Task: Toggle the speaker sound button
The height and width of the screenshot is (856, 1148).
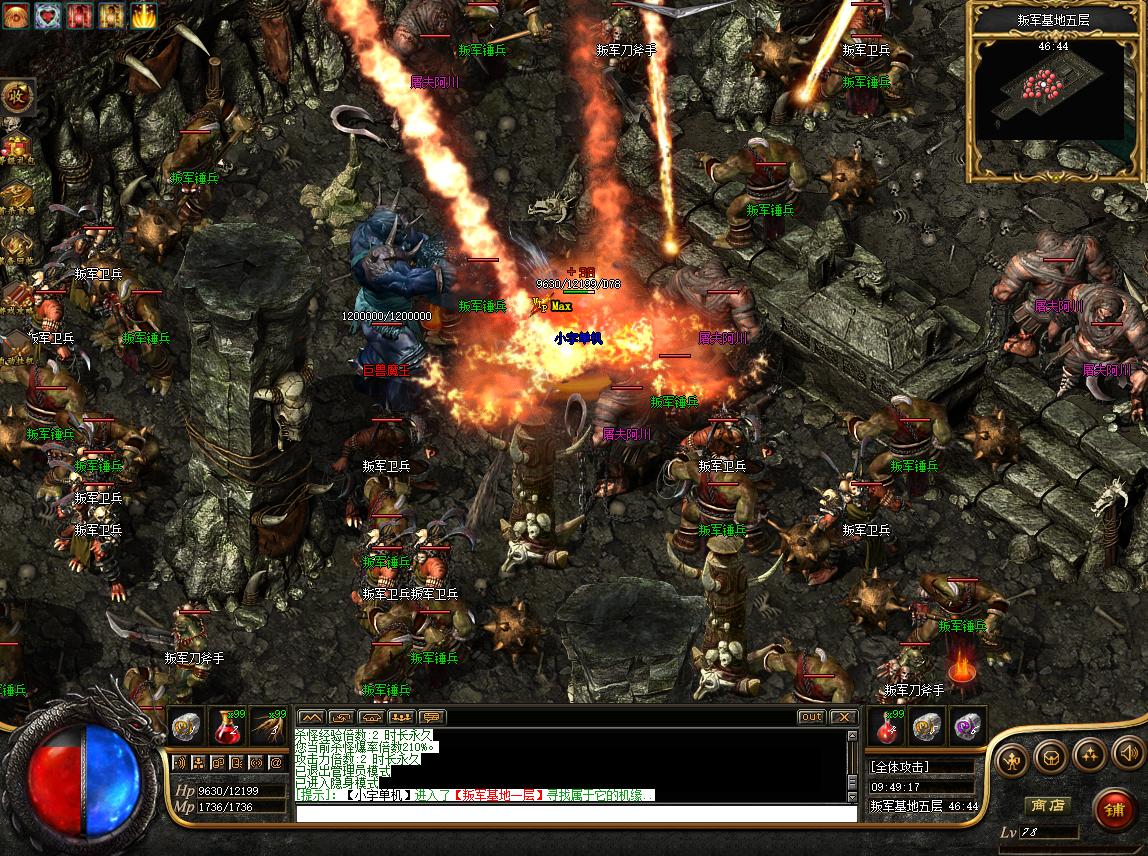Action: 1127,753
